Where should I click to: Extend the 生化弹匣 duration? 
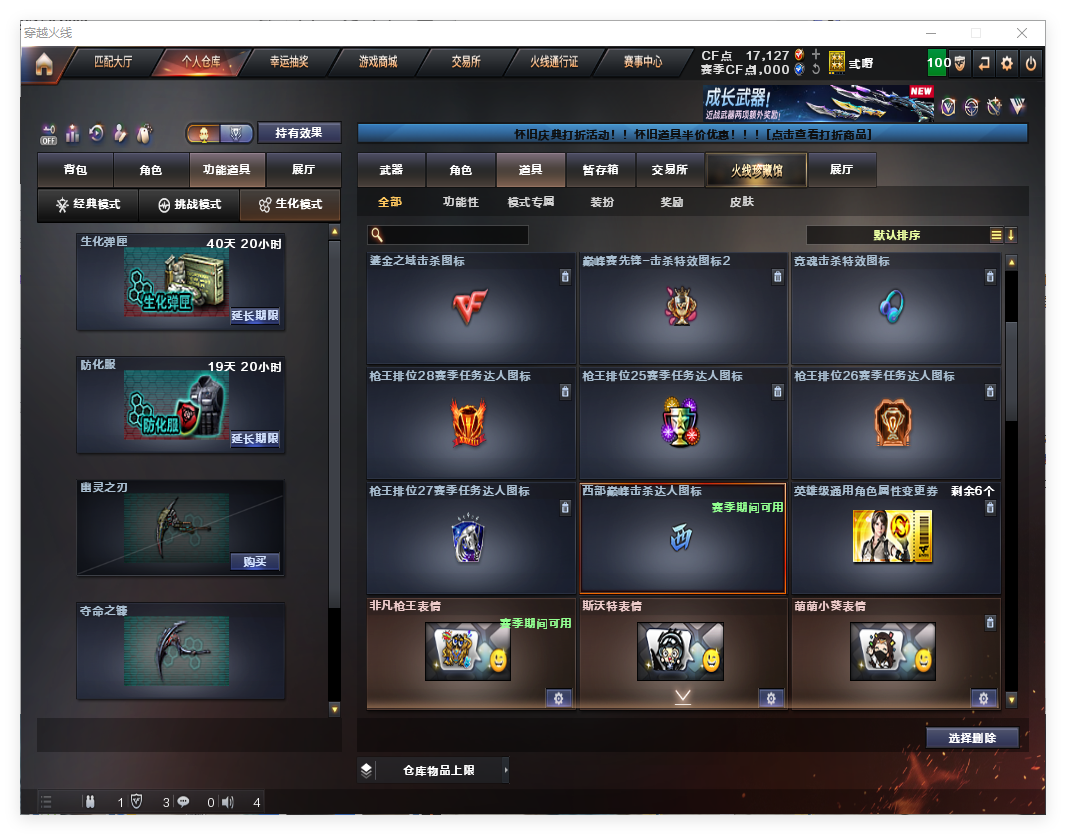(x=255, y=316)
